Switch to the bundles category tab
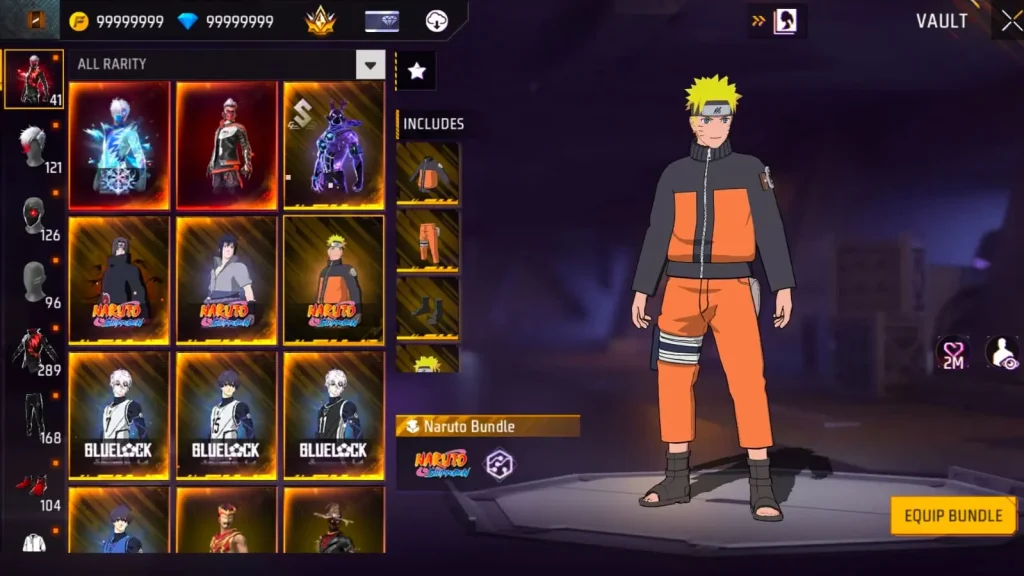1024x576 pixels. (33, 79)
